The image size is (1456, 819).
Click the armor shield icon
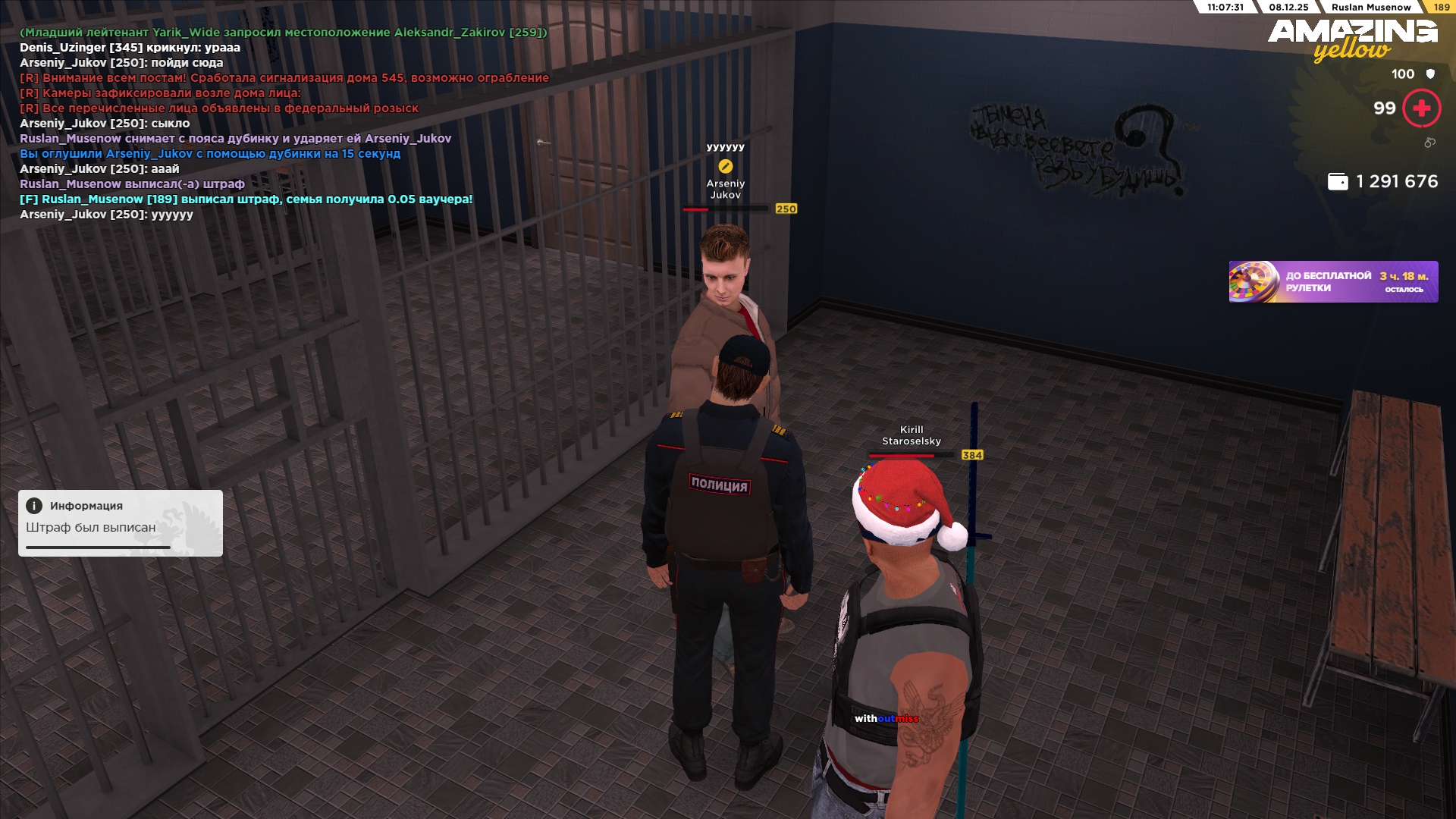[x=1430, y=74]
